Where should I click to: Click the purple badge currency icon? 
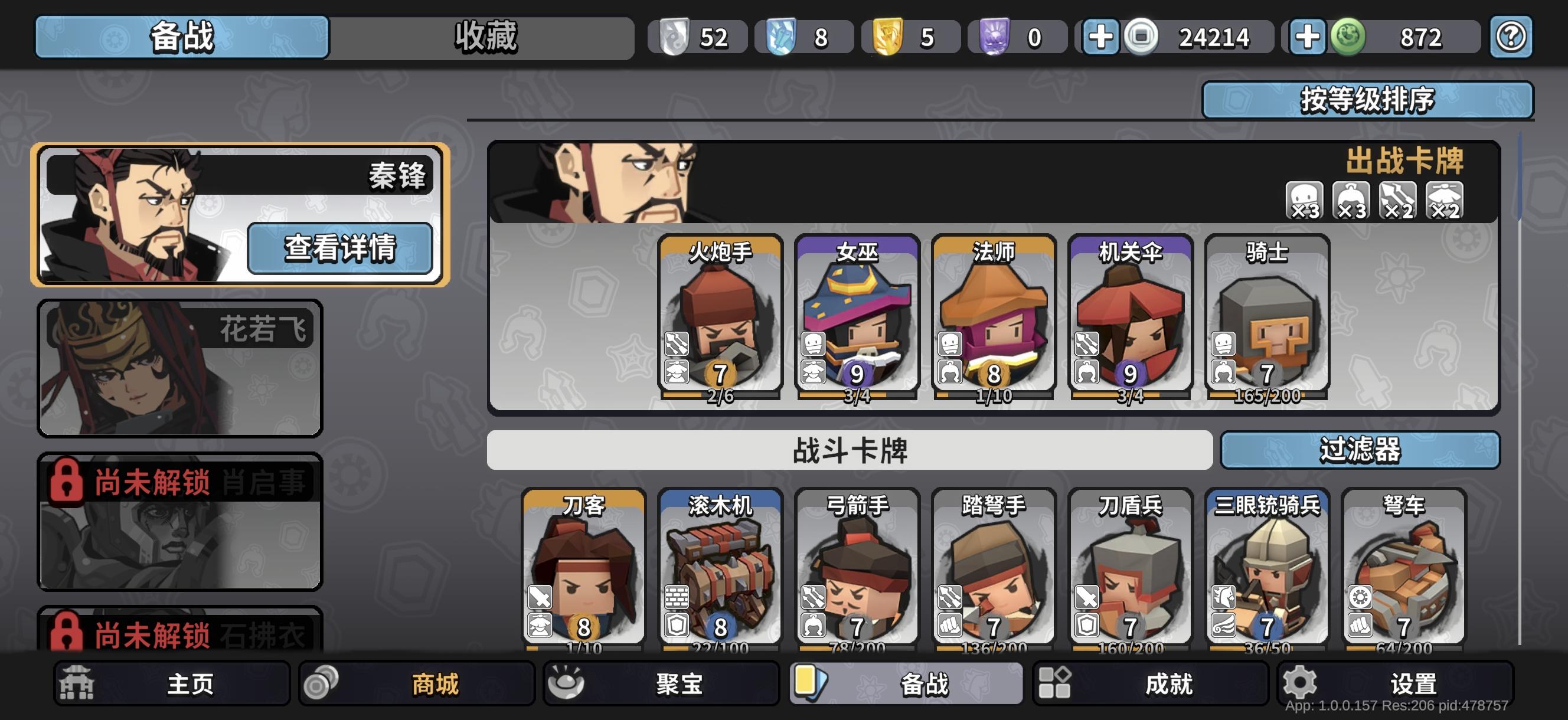[994, 37]
